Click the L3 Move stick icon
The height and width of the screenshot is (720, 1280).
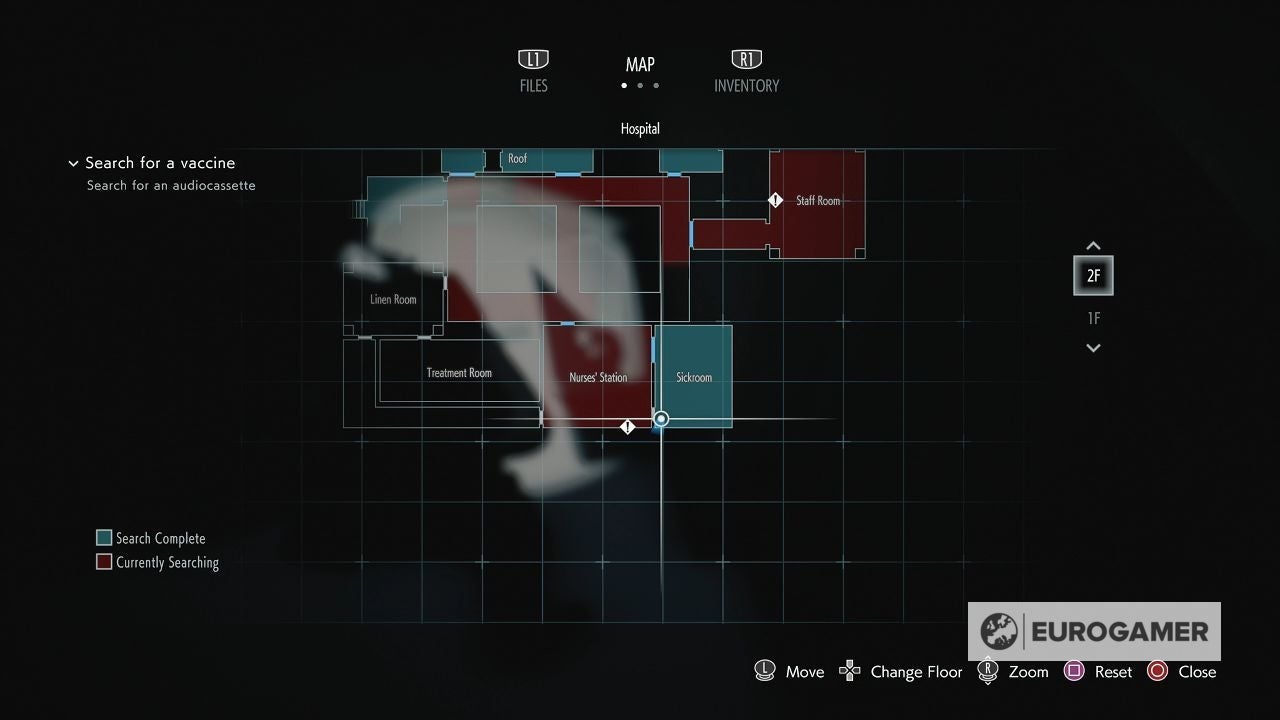click(x=764, y=671)
